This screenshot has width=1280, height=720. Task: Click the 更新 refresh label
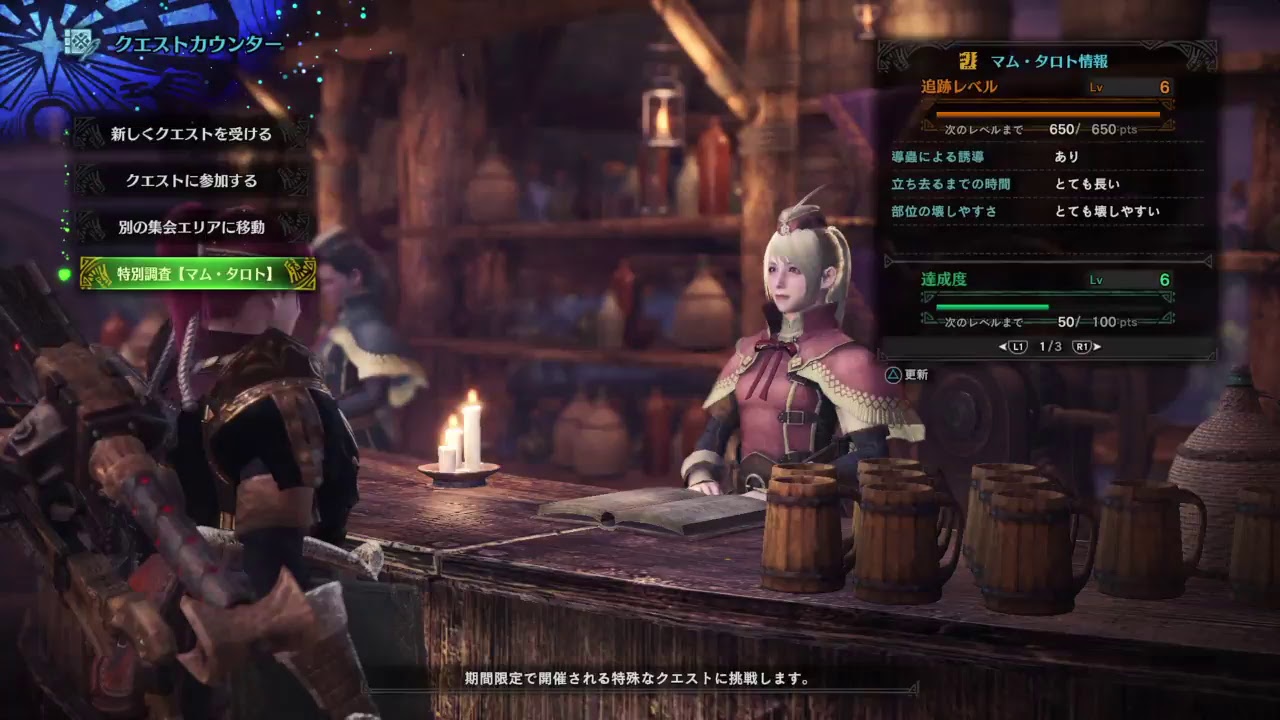(916, 375)
